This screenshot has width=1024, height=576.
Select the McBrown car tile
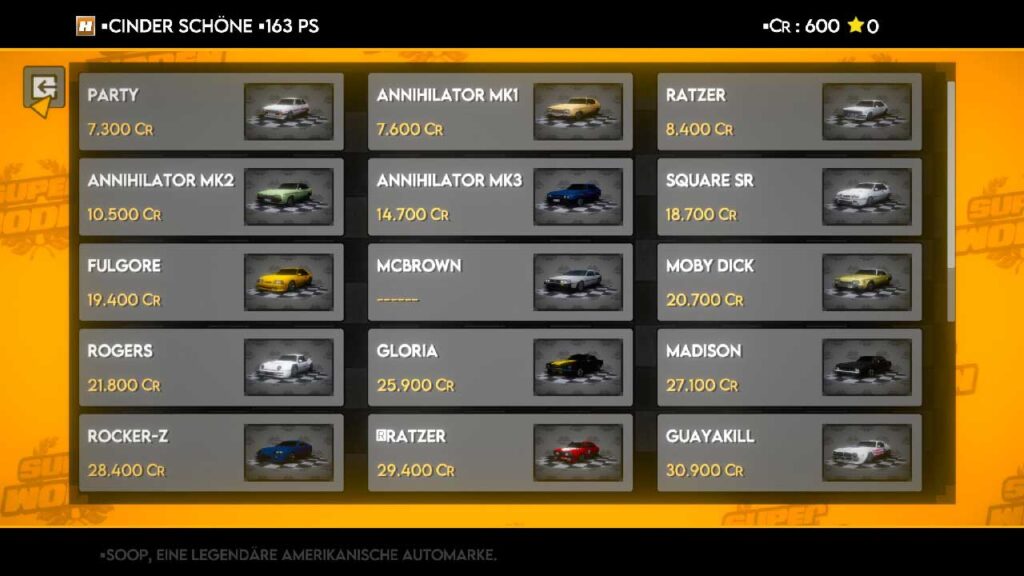click(x=500, y=282)
